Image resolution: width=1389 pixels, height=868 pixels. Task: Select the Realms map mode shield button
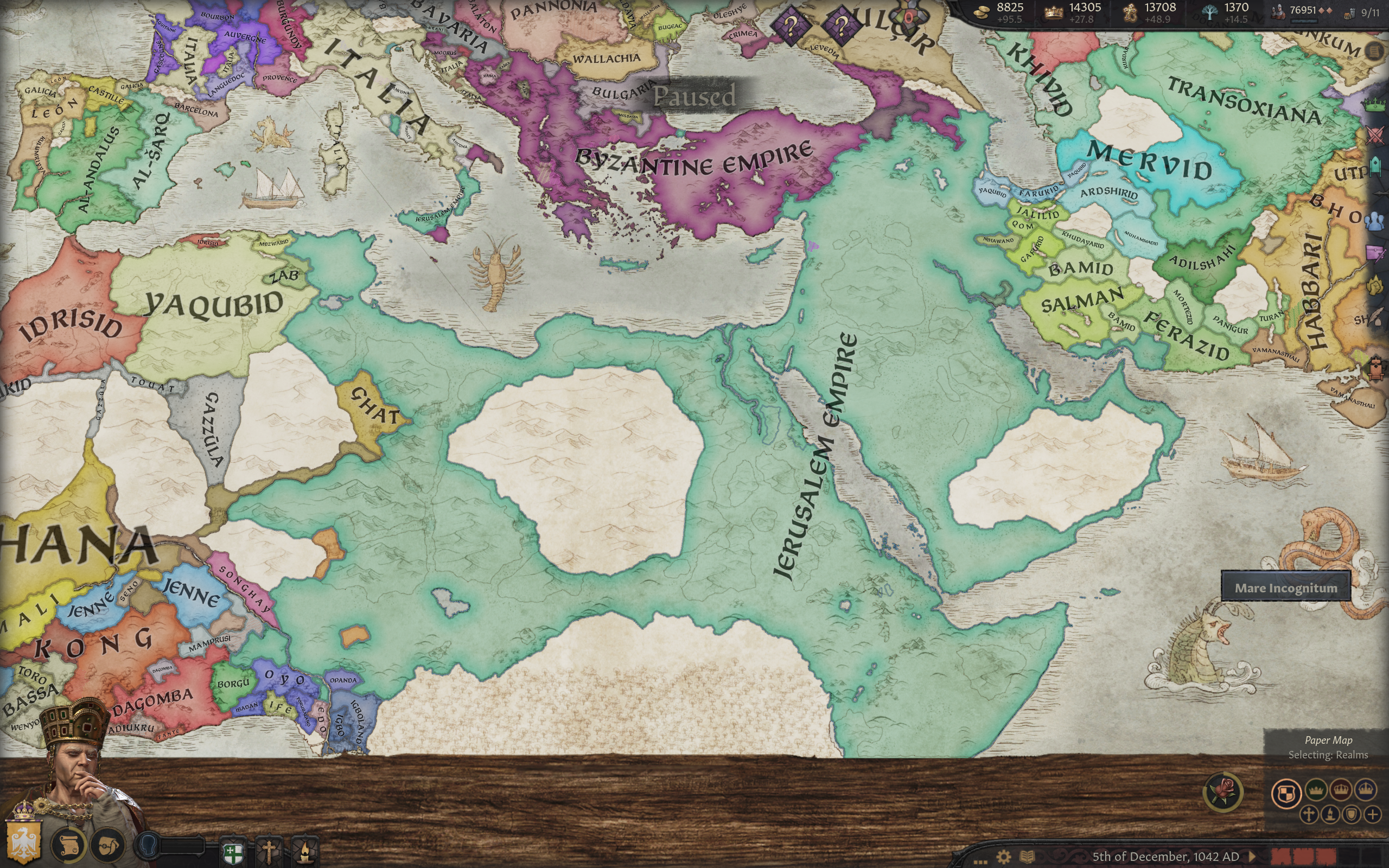pos(1286,793)
